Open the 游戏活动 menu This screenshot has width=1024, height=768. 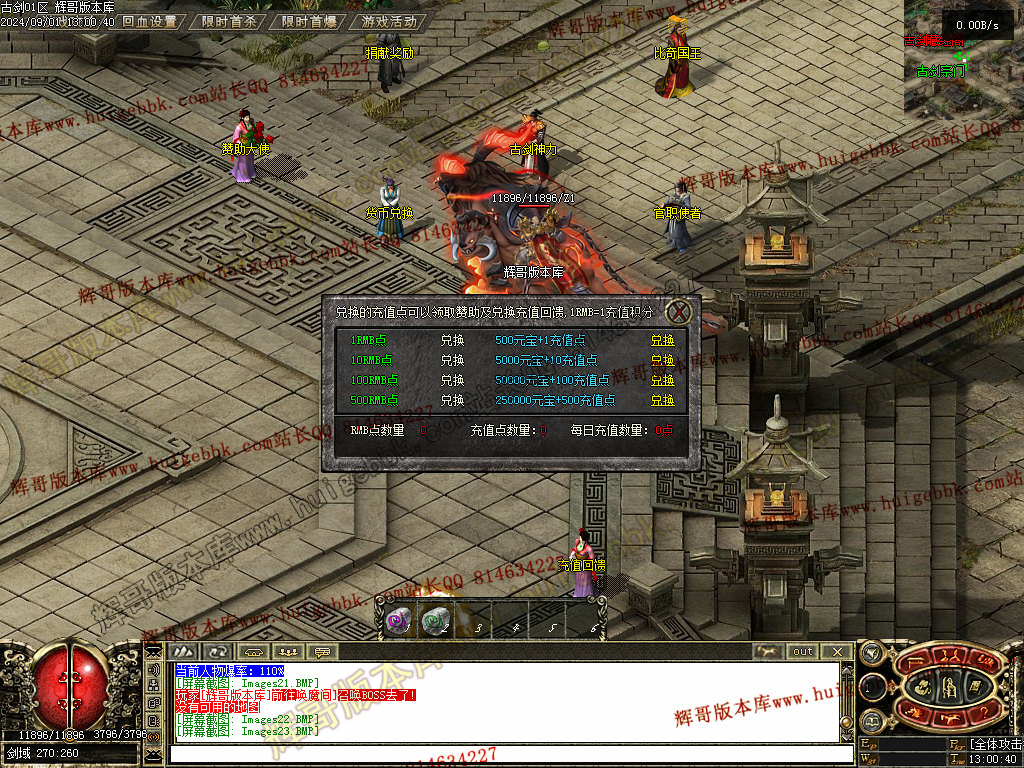point(389,21)
